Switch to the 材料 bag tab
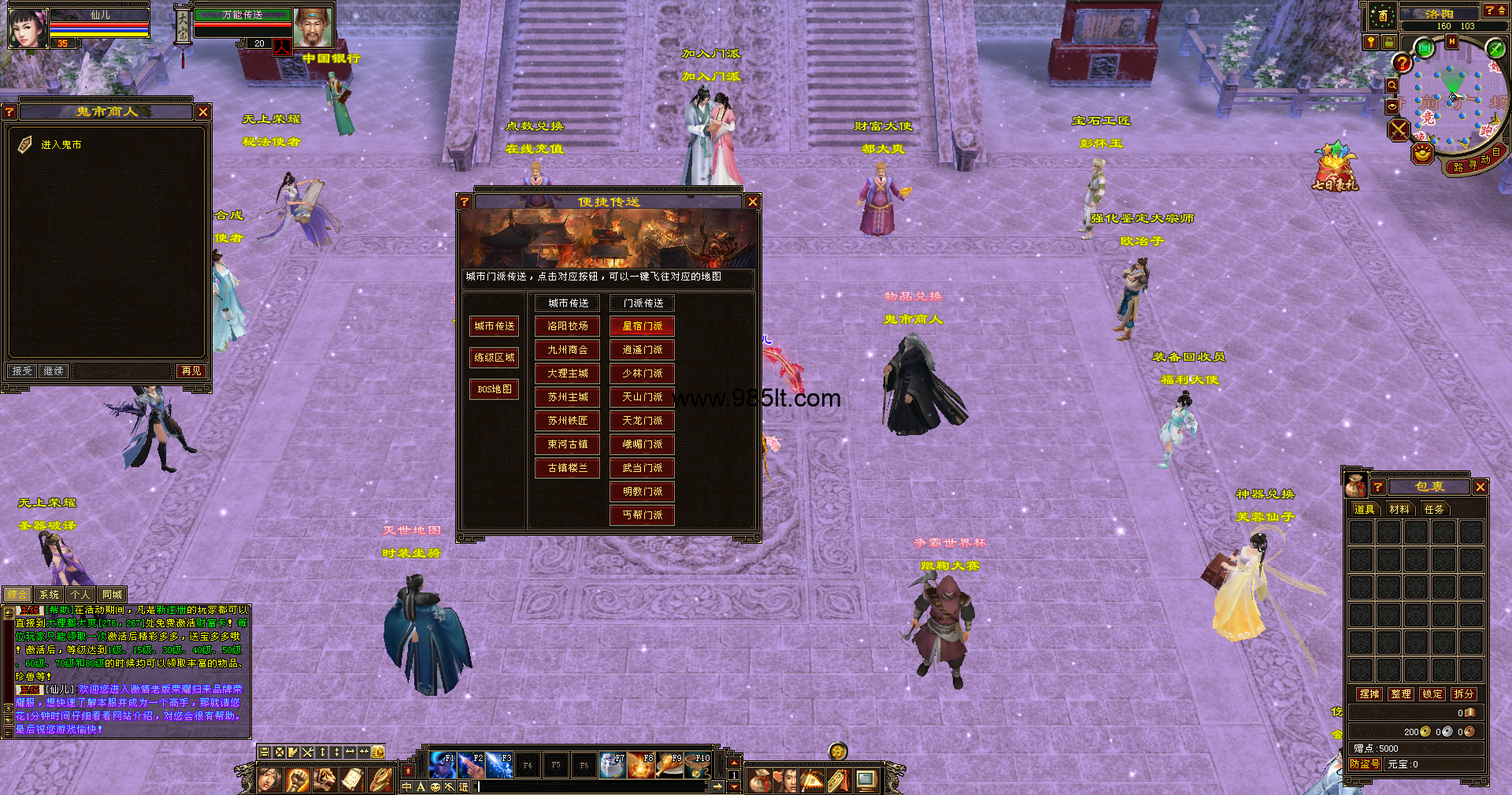1512x795 pixels. point(1399,510)
